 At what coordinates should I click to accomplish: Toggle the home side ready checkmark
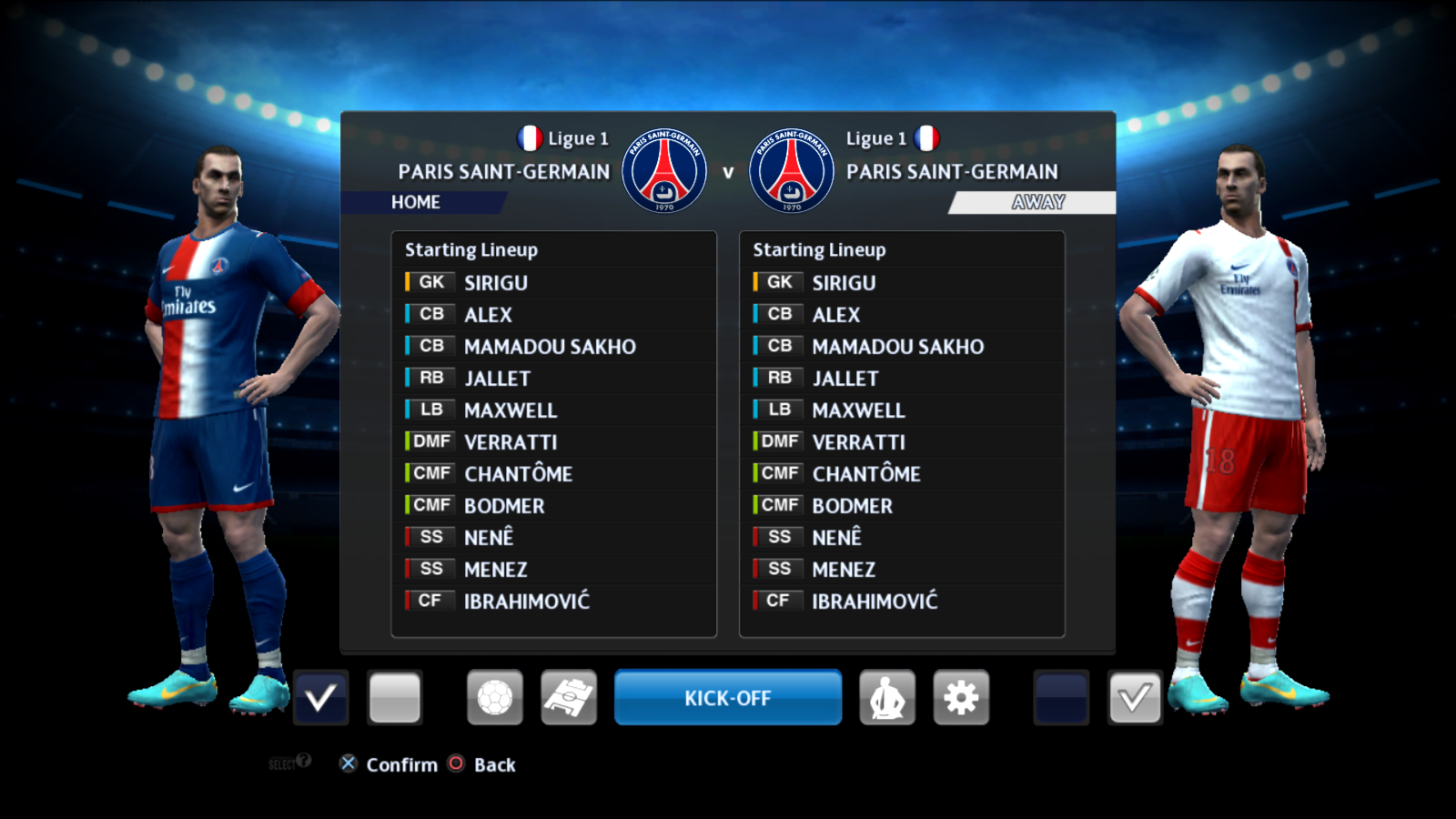tap(320, 698)
